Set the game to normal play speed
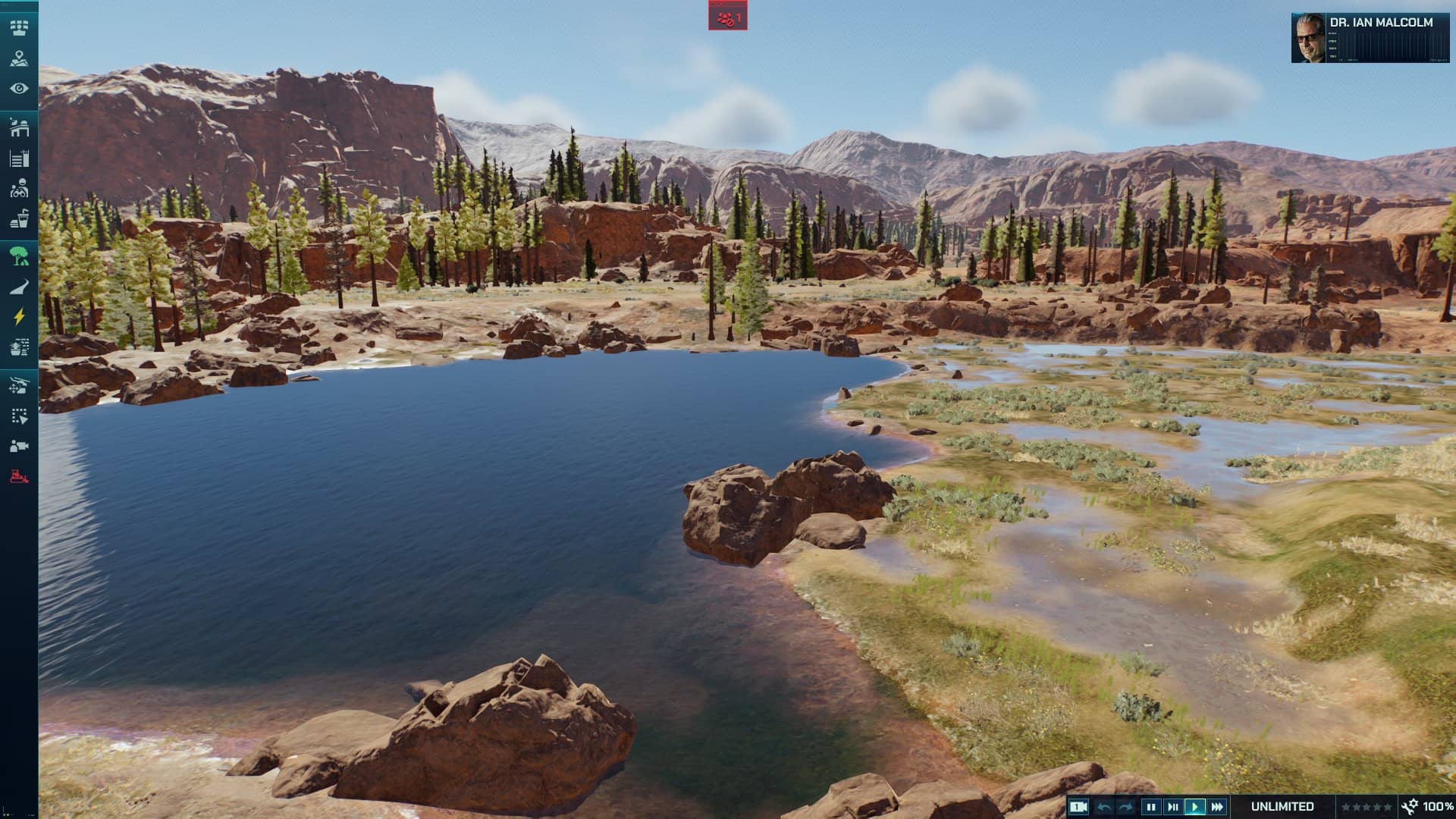 tap(1195, 807)
